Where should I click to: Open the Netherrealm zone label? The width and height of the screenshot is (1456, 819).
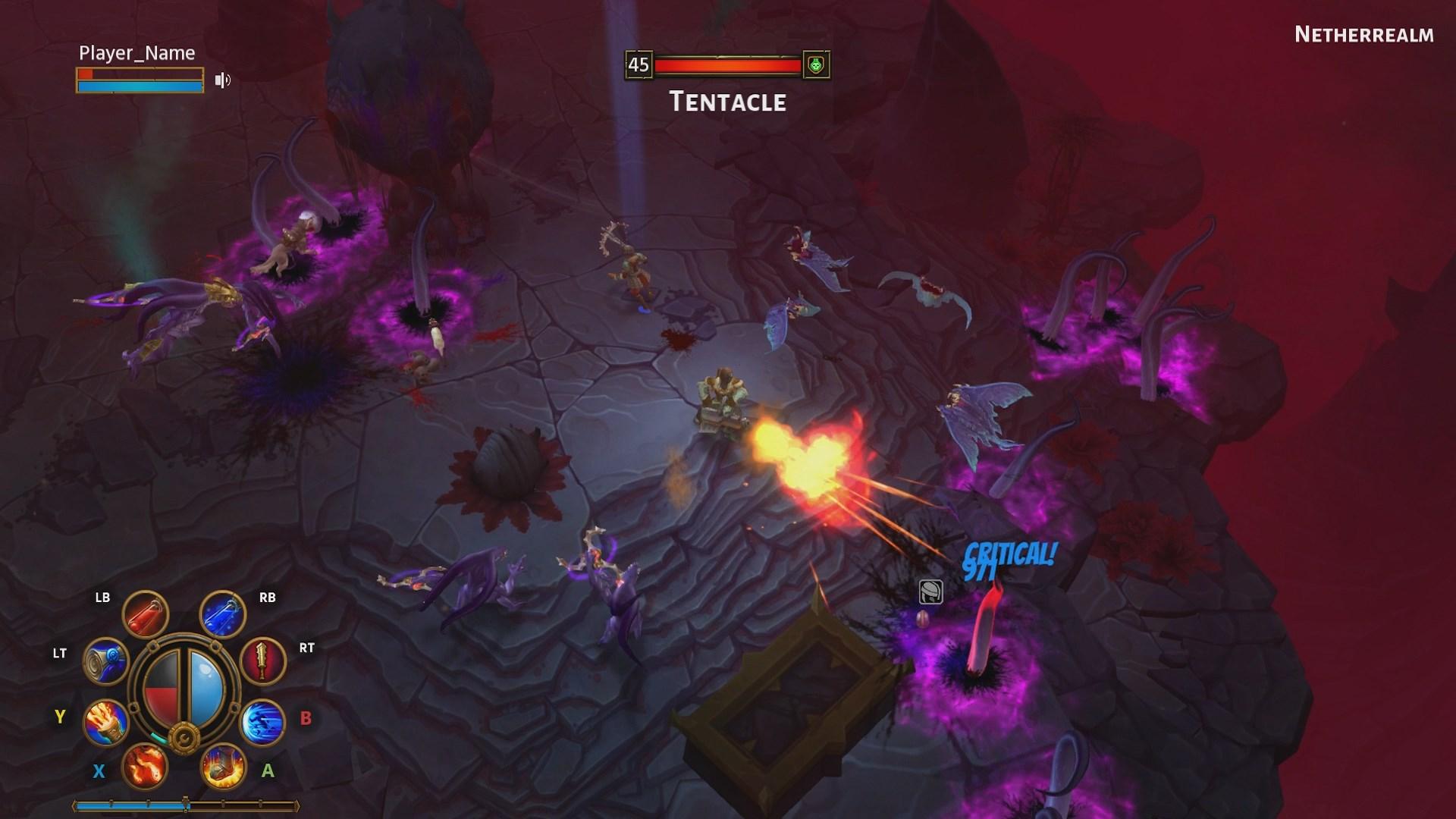click(1363, 34)
